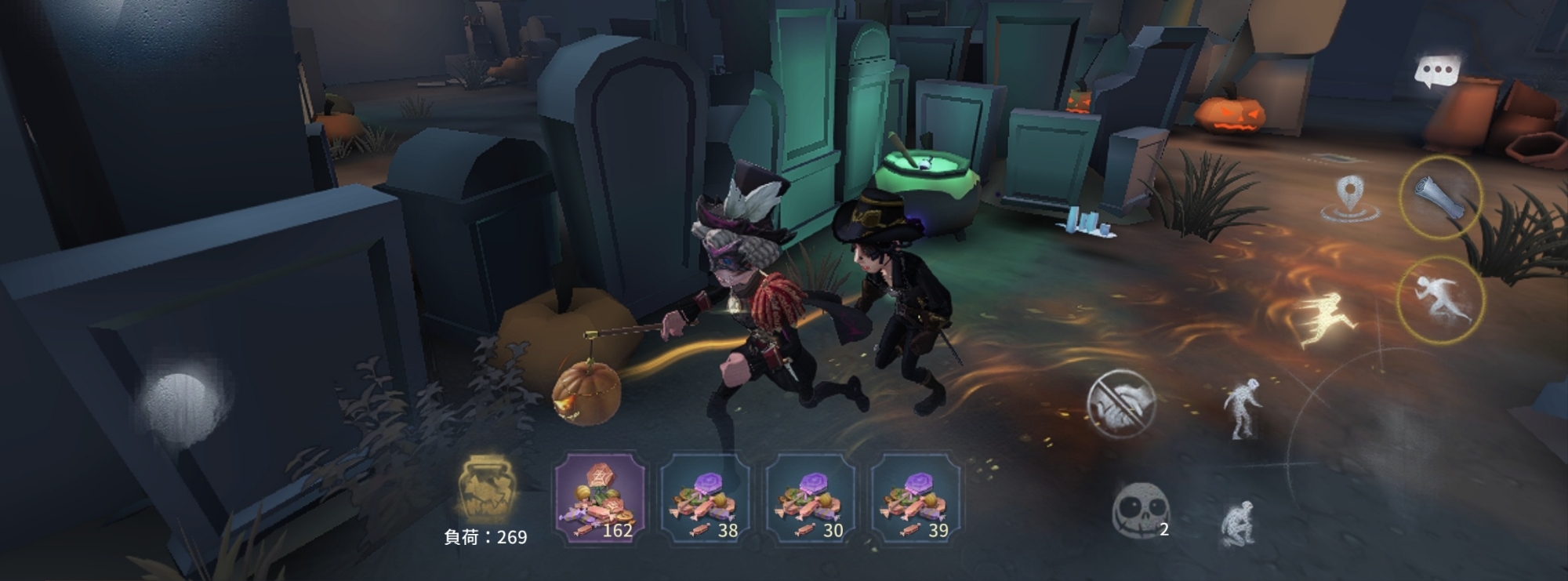
Task: Select the candy pile slot with 38
Action: pyautogui.click(x=706, y=499)
